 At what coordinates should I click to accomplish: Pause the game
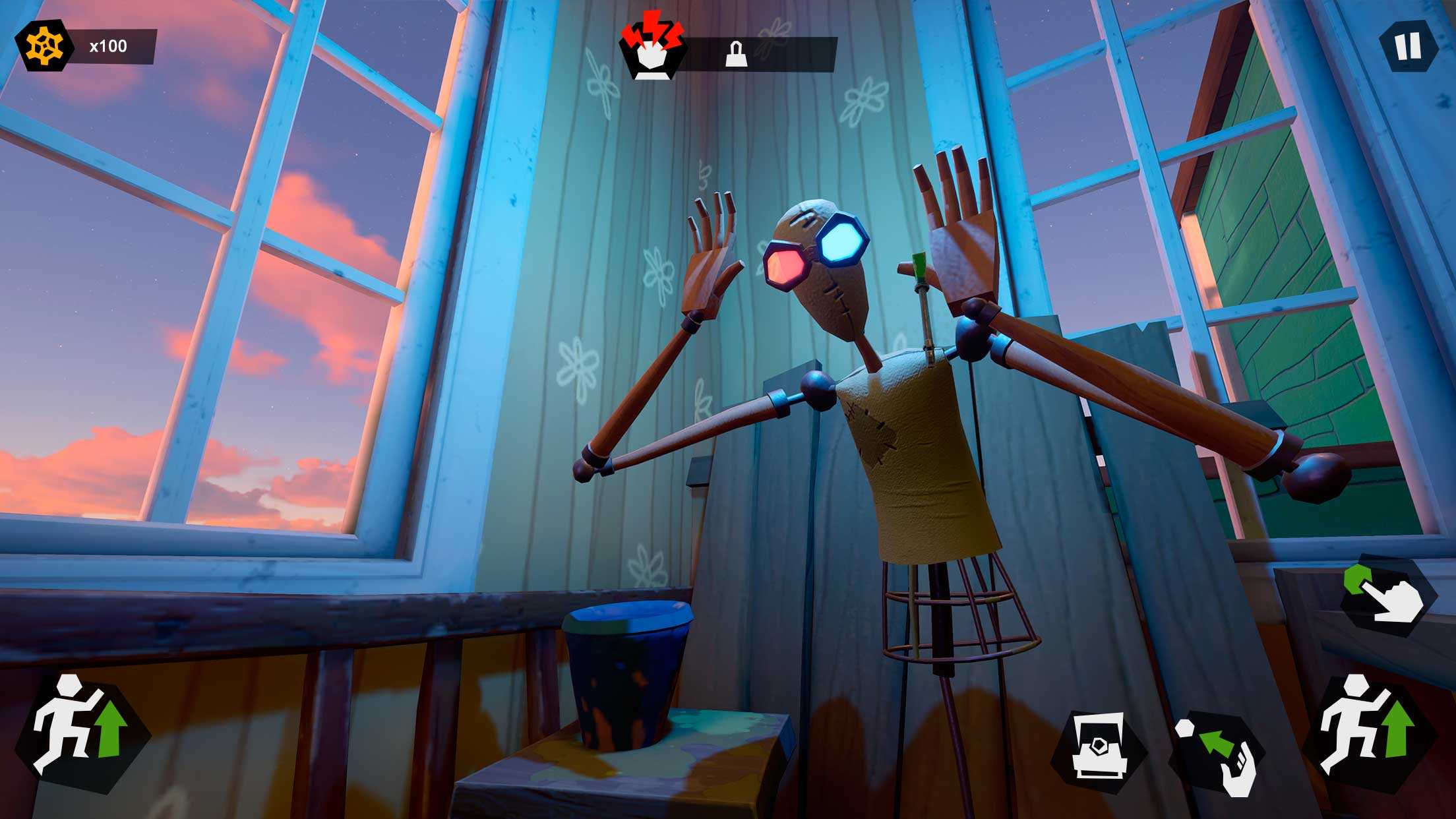(x=1407, y=46)
